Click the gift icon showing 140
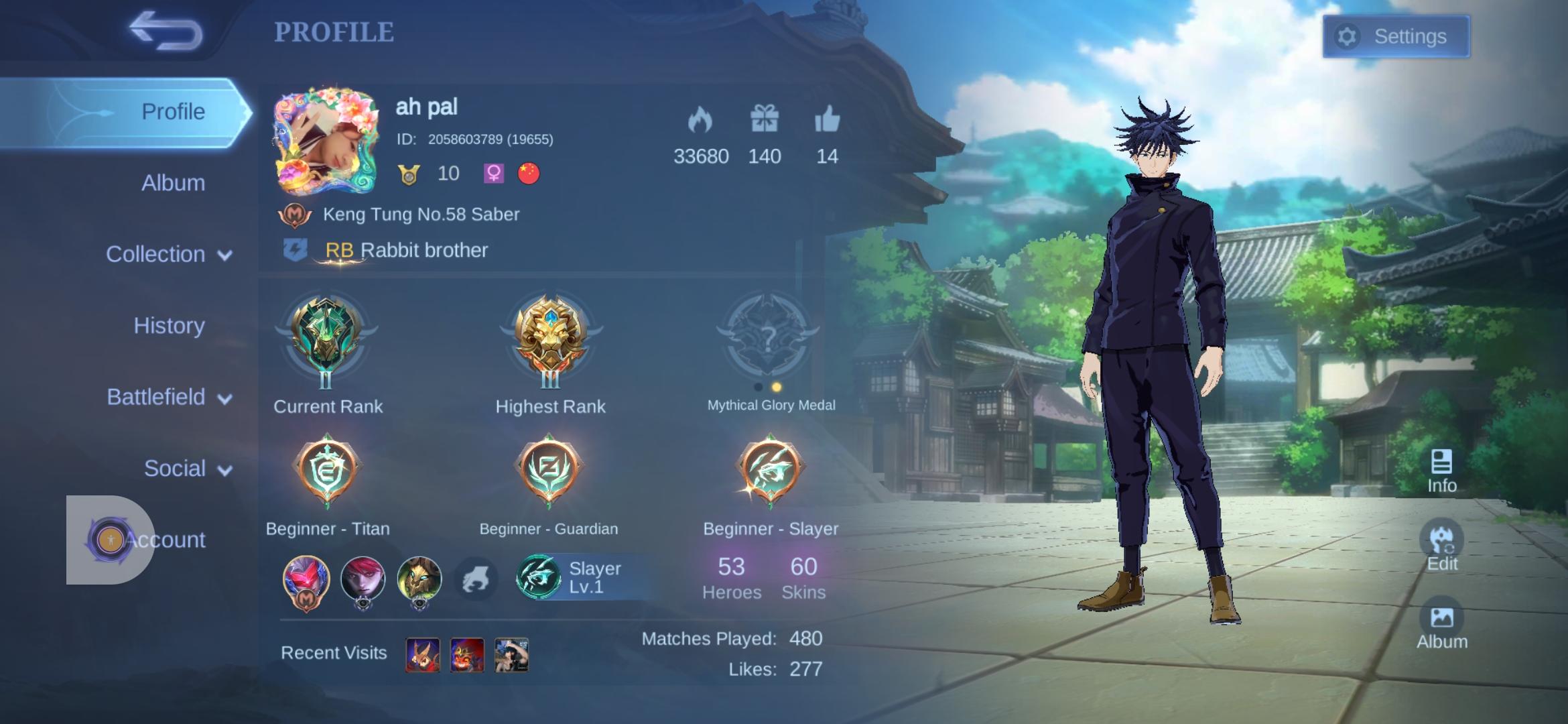The image size is (1568, 724). 765,119
